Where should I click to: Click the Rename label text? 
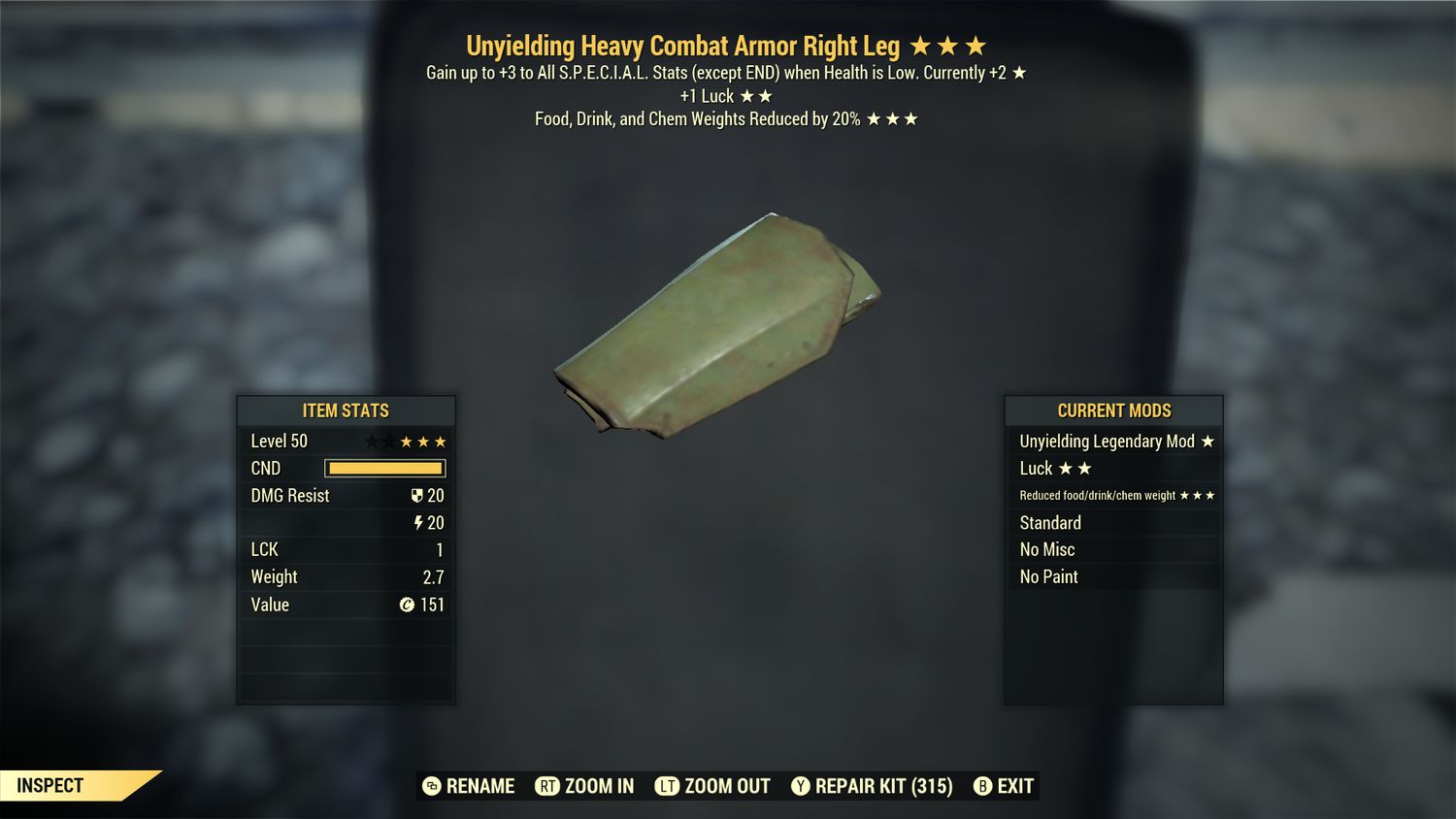click(x=479, y=786)
